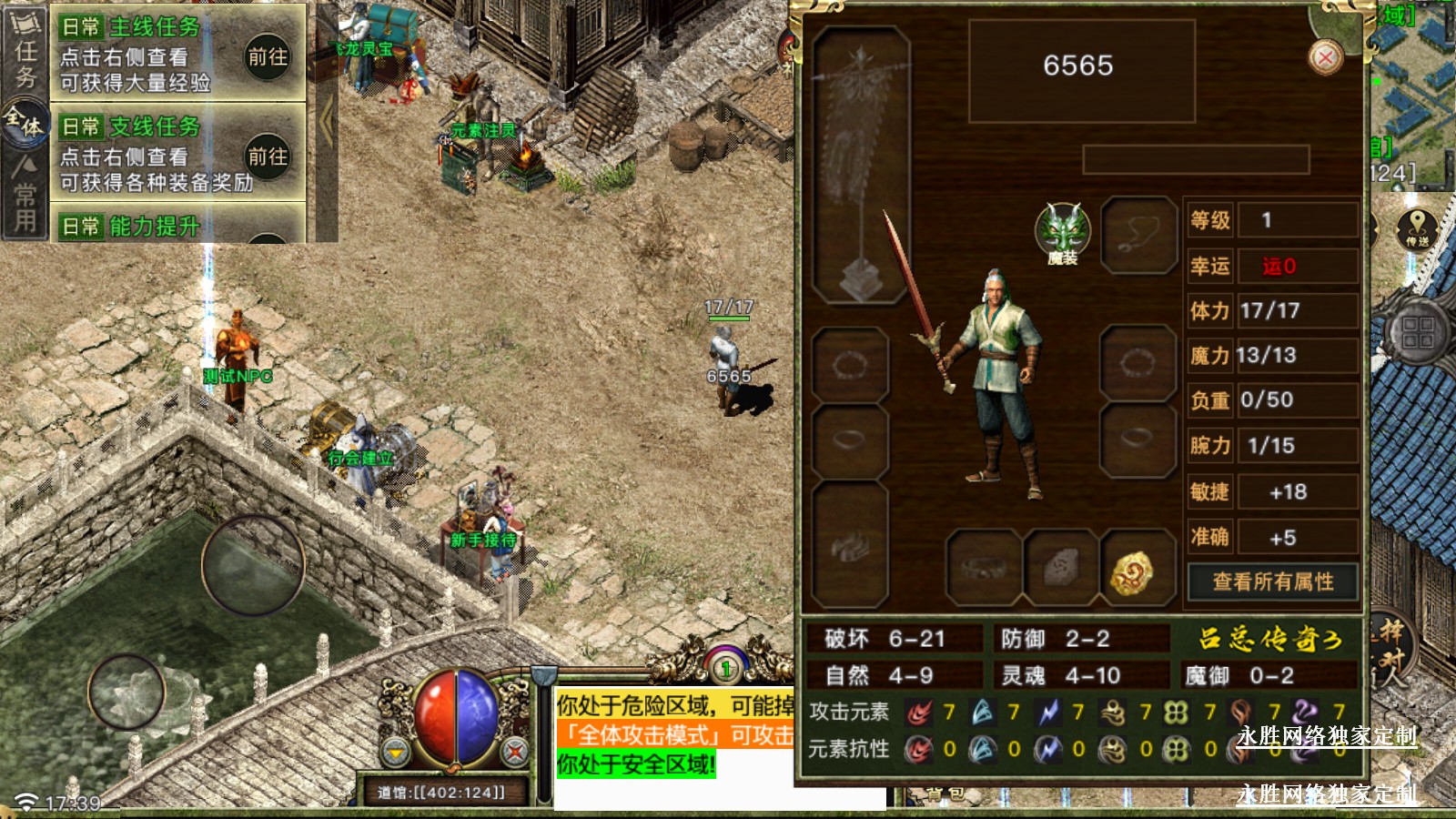This screenshot has width=1456, height=819.
Task: Go to the 主线任务 main quest
Action: (268, 56)
